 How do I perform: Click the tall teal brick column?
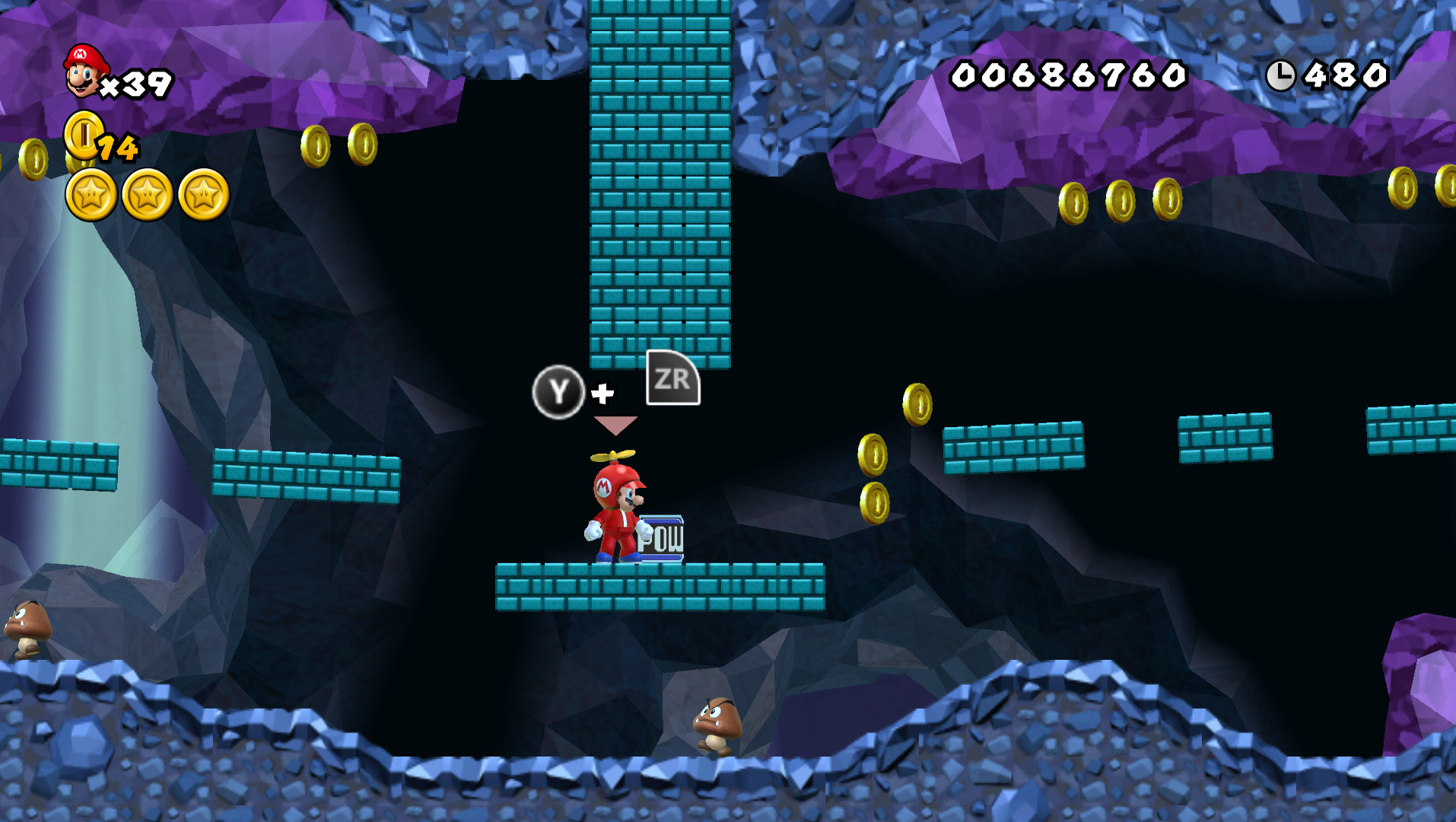[x=660, y=183]
